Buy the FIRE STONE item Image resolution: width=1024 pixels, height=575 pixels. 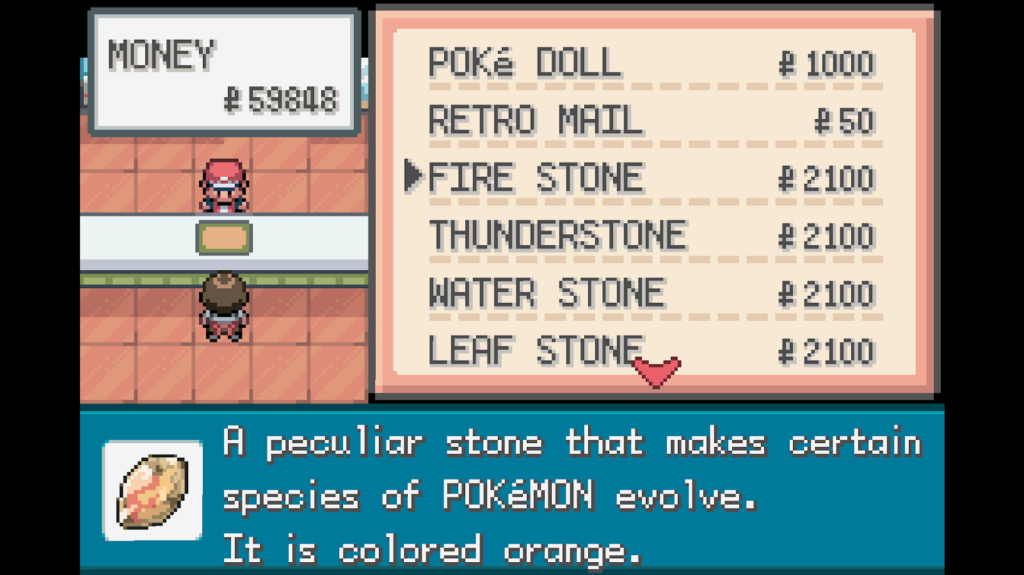[535, 179]
